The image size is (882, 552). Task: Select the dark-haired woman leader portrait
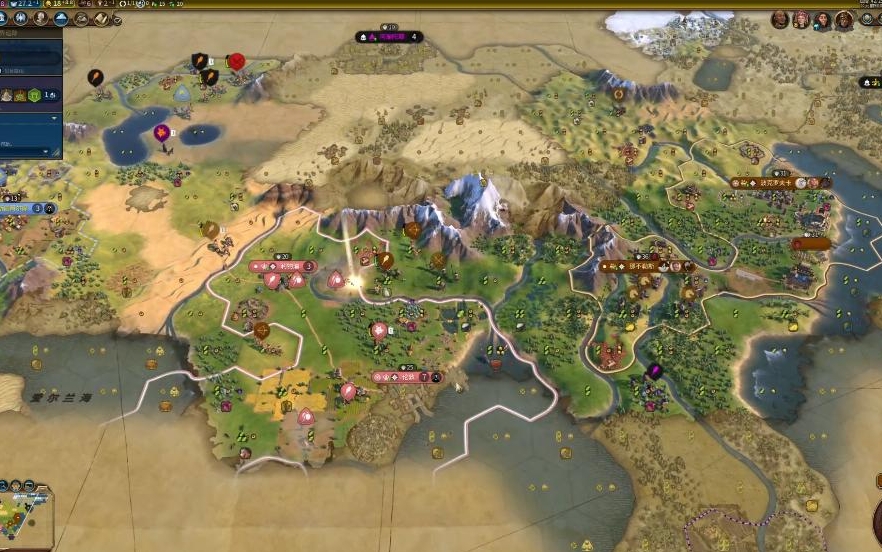[x=822, y=20]
